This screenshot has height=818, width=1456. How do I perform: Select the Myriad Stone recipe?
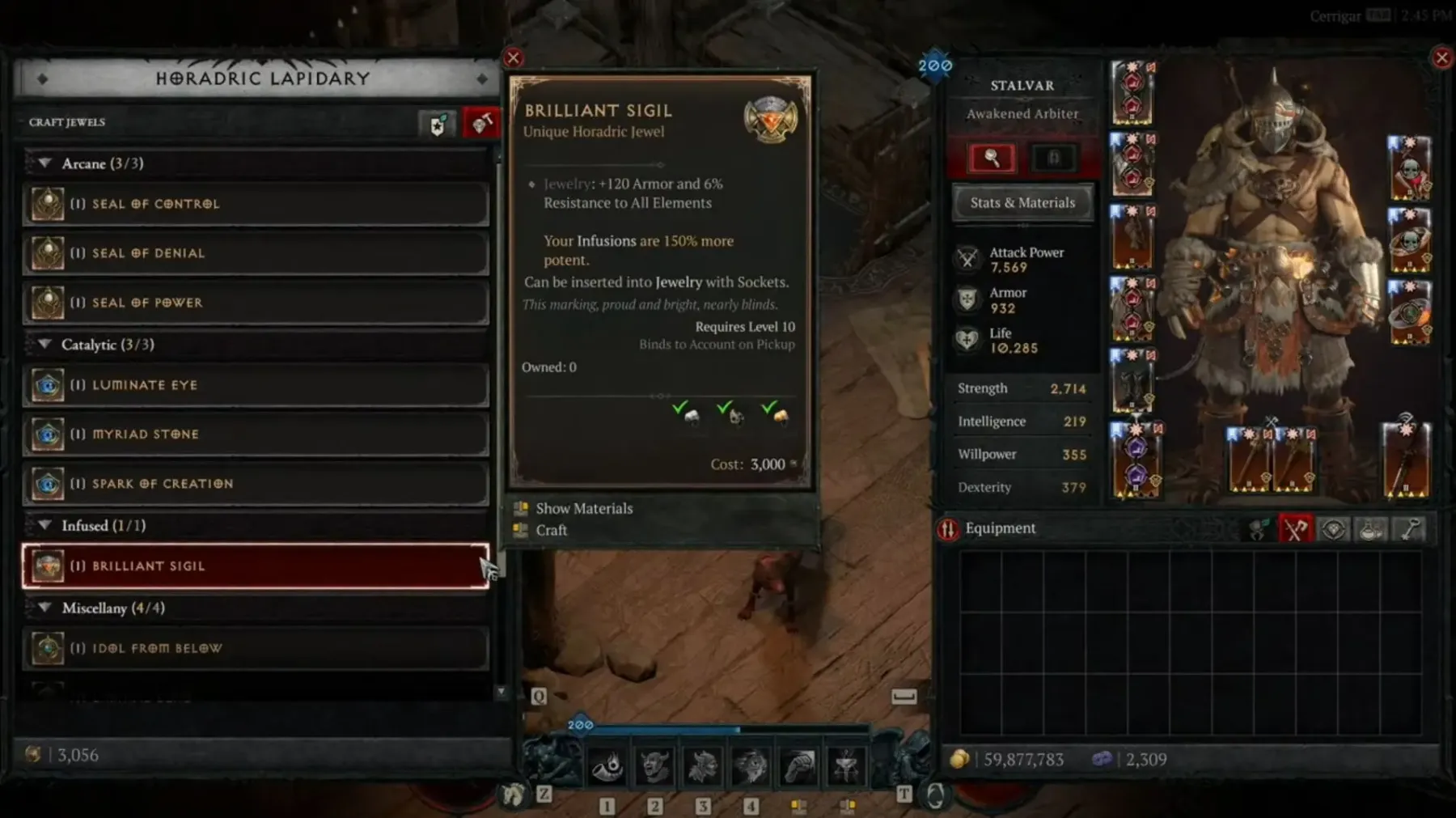pos(256,434)
